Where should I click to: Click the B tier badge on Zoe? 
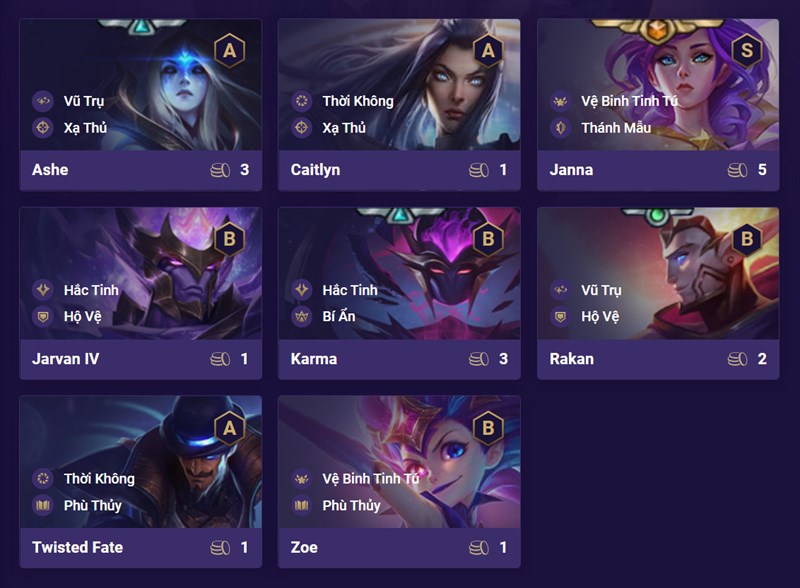(488, 428)
